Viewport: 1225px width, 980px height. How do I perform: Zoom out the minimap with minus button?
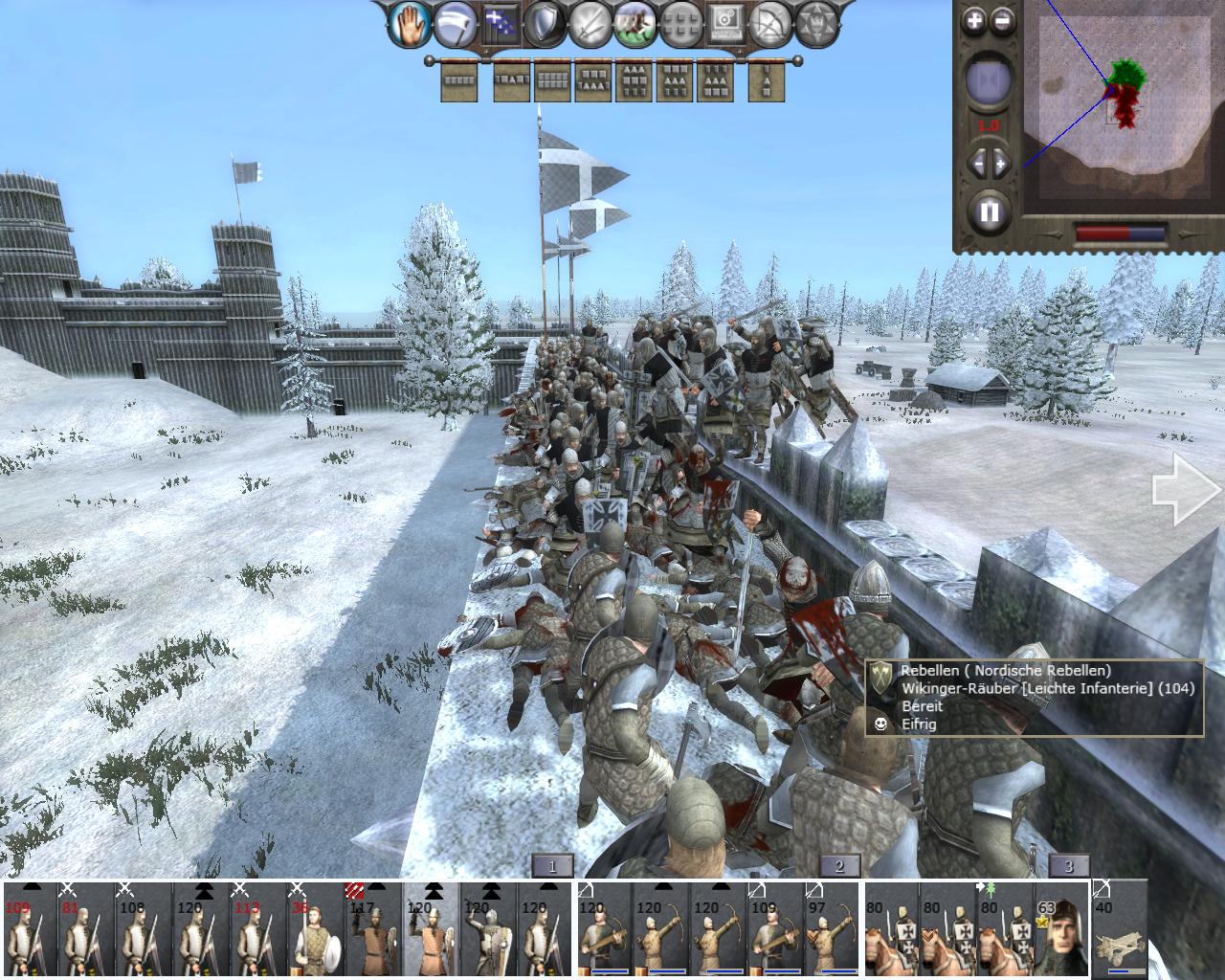point(1001,19)
